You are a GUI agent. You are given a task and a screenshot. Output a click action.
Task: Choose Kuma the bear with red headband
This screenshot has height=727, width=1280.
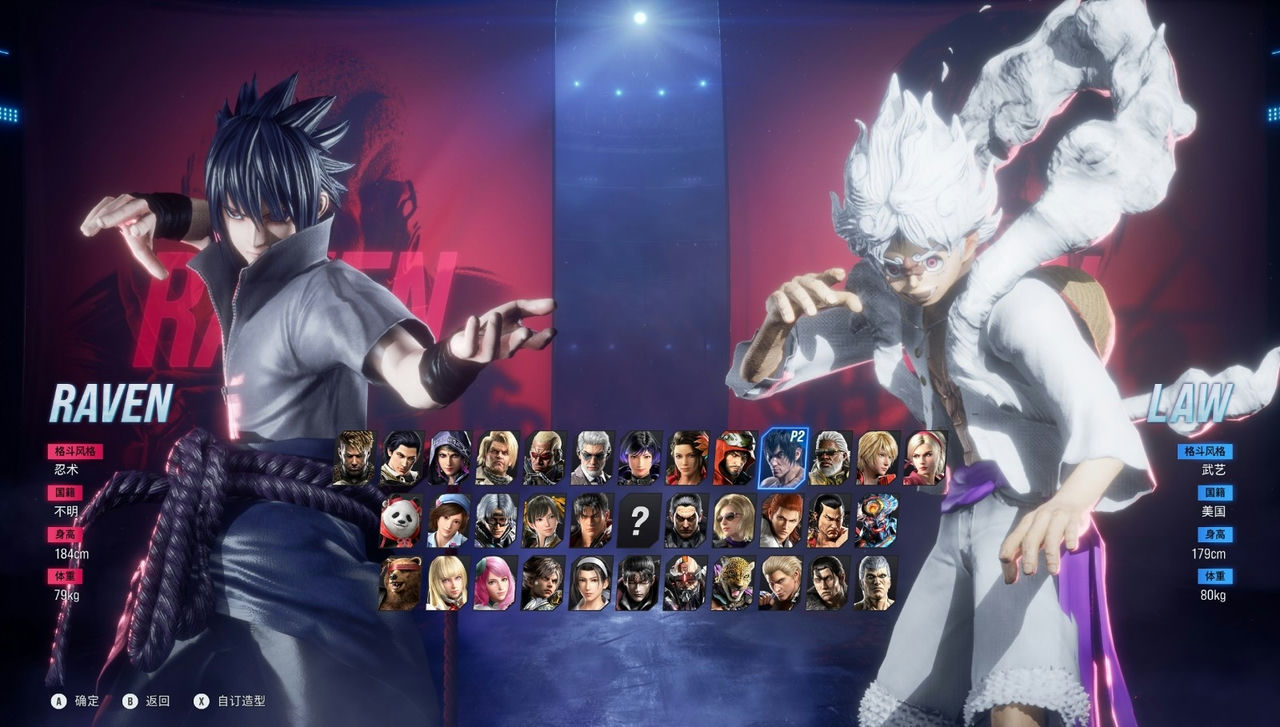400,583
